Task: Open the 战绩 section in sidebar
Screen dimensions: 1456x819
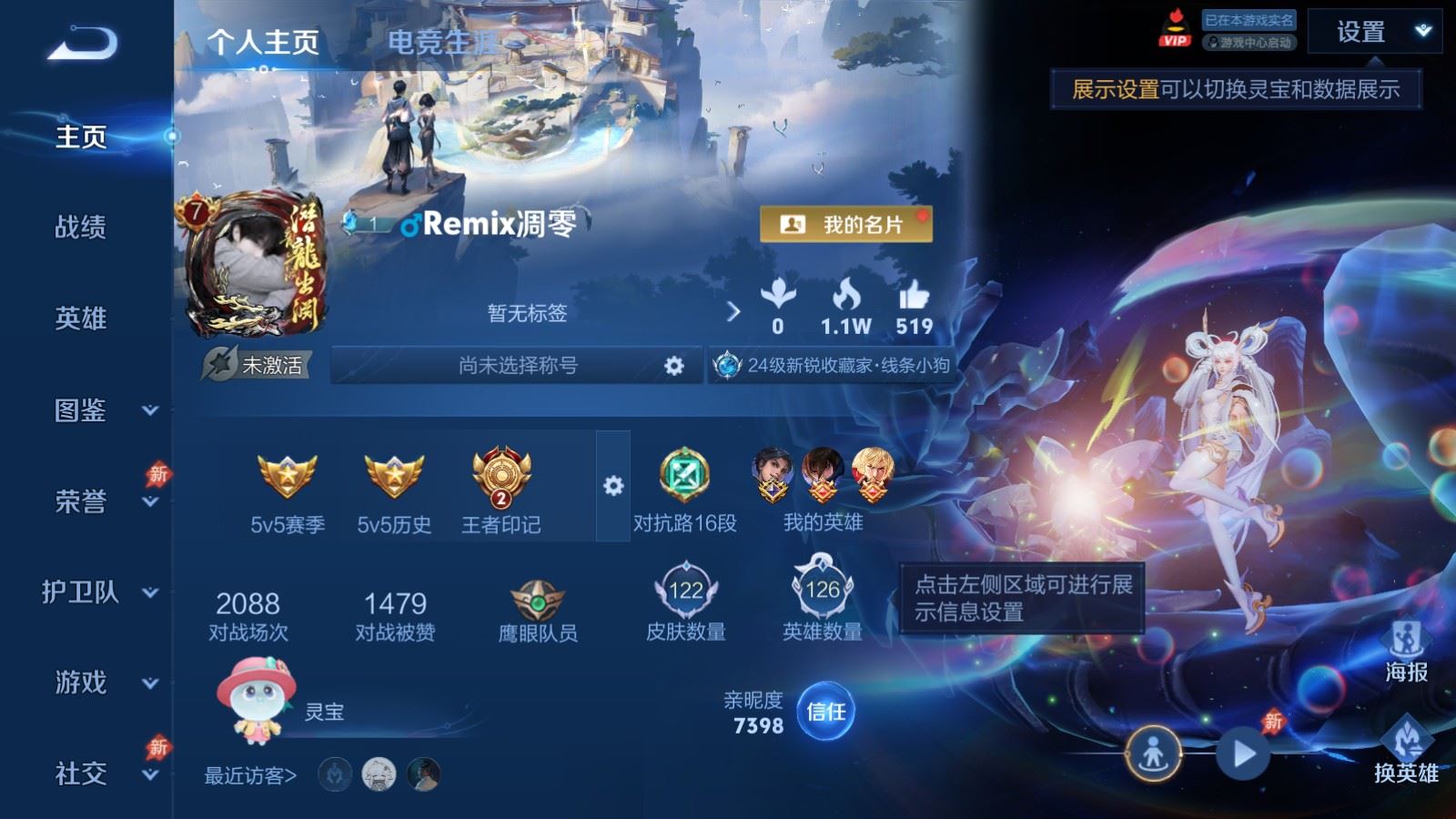Action: [81, 227]
